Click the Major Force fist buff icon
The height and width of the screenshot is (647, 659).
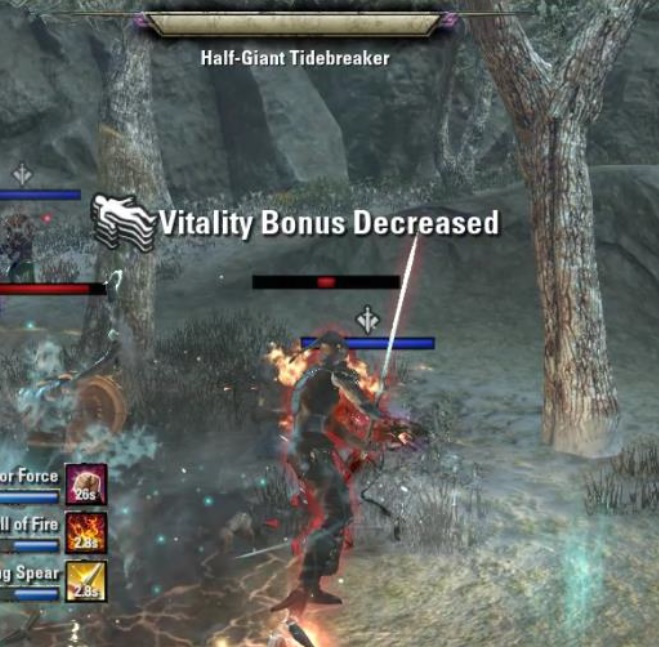pos(86,483)
